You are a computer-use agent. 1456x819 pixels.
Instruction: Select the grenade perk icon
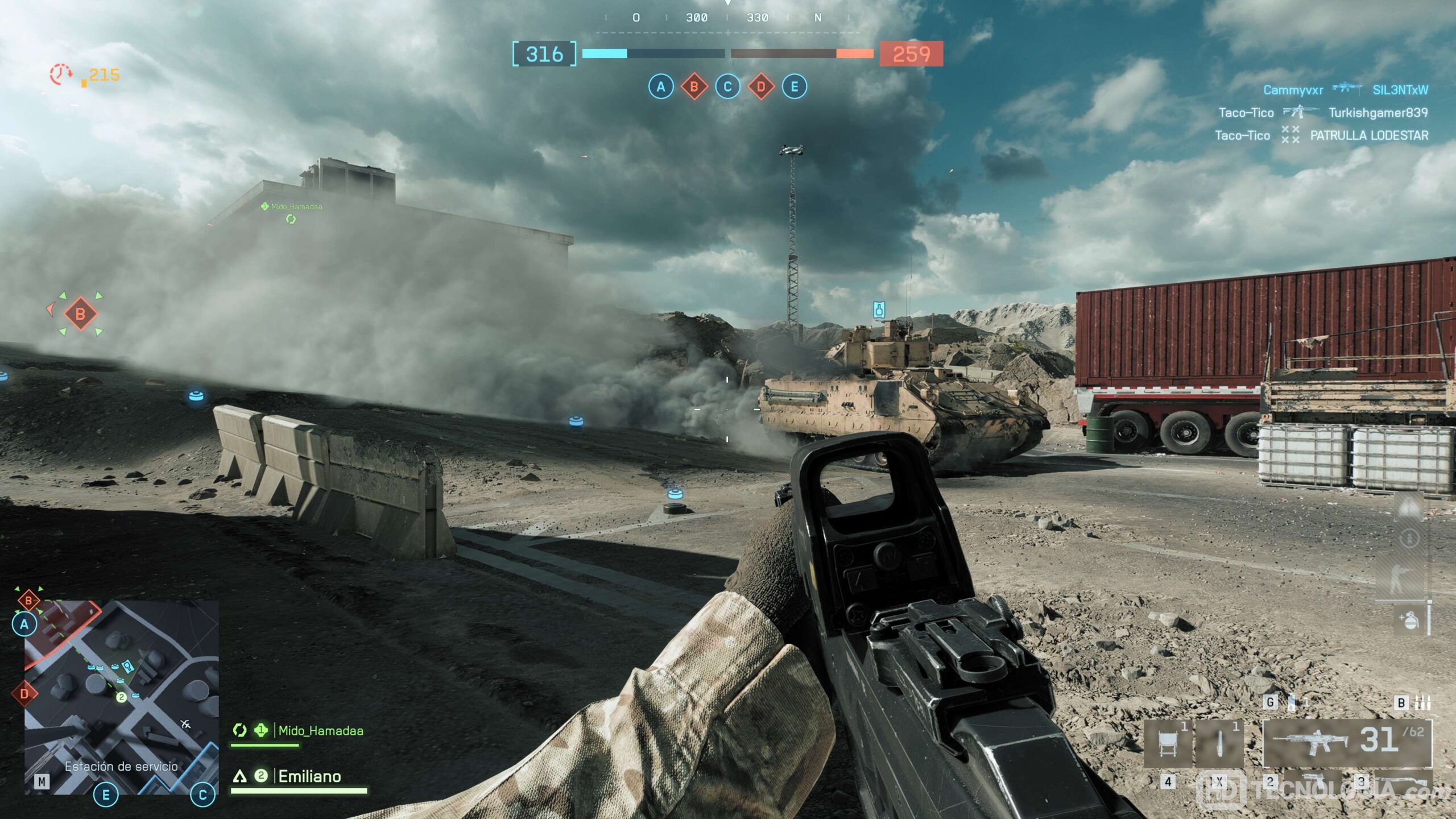[x=1409, y=620]
